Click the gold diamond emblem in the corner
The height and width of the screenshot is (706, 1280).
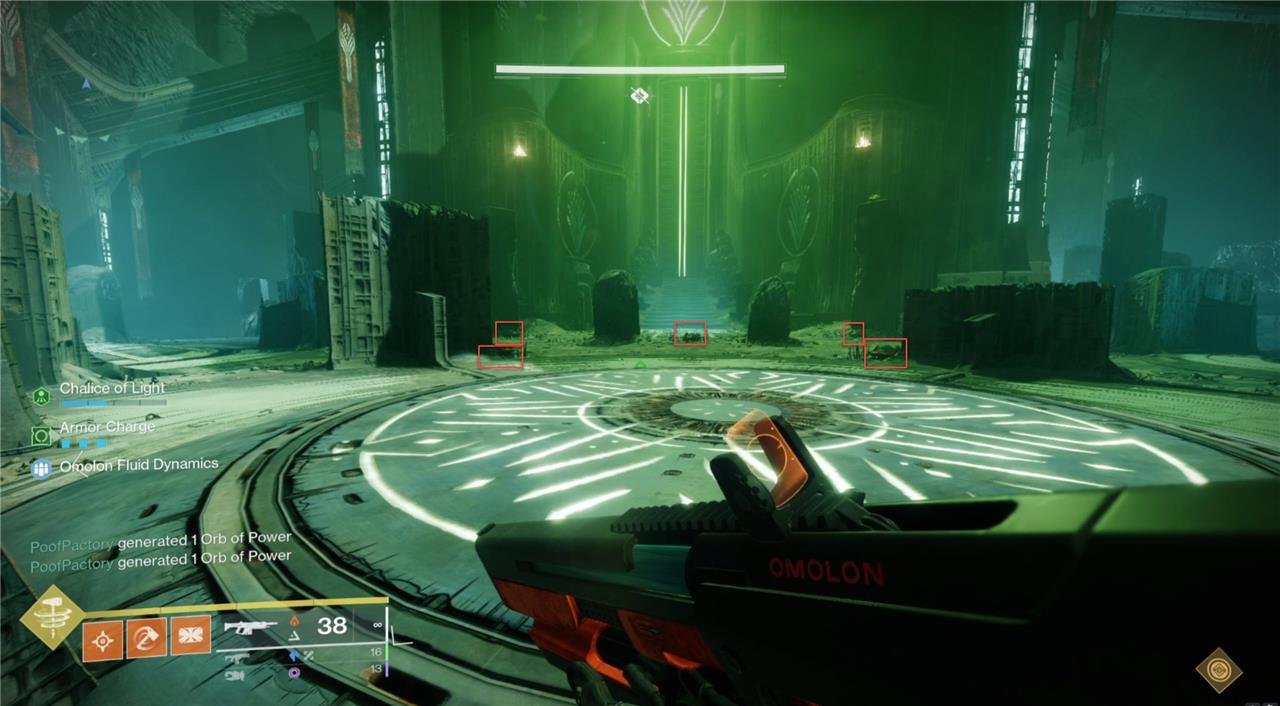click(x=1219, y=670)
